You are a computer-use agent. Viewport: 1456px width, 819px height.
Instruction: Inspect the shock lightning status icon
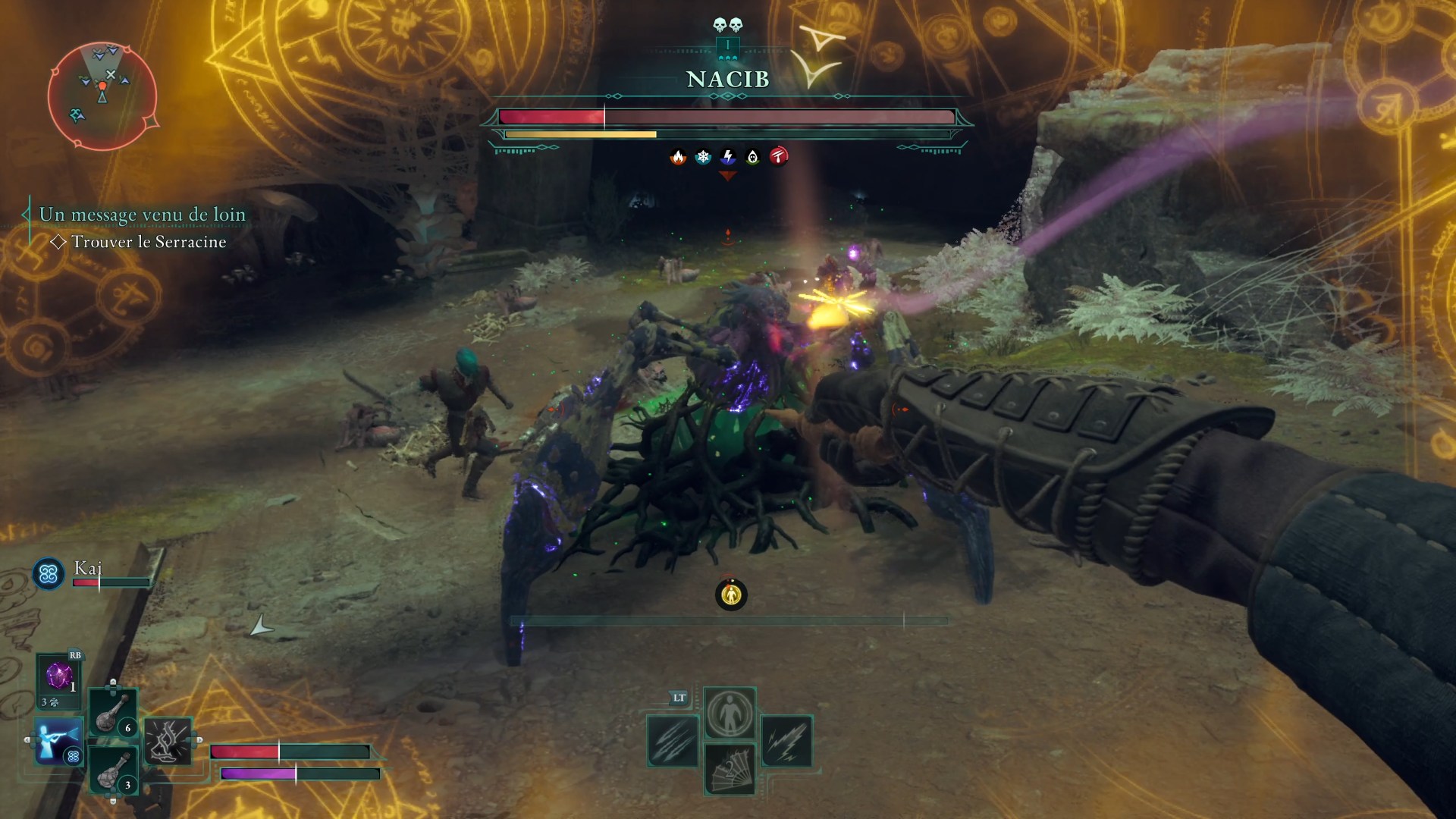[728, 157]
